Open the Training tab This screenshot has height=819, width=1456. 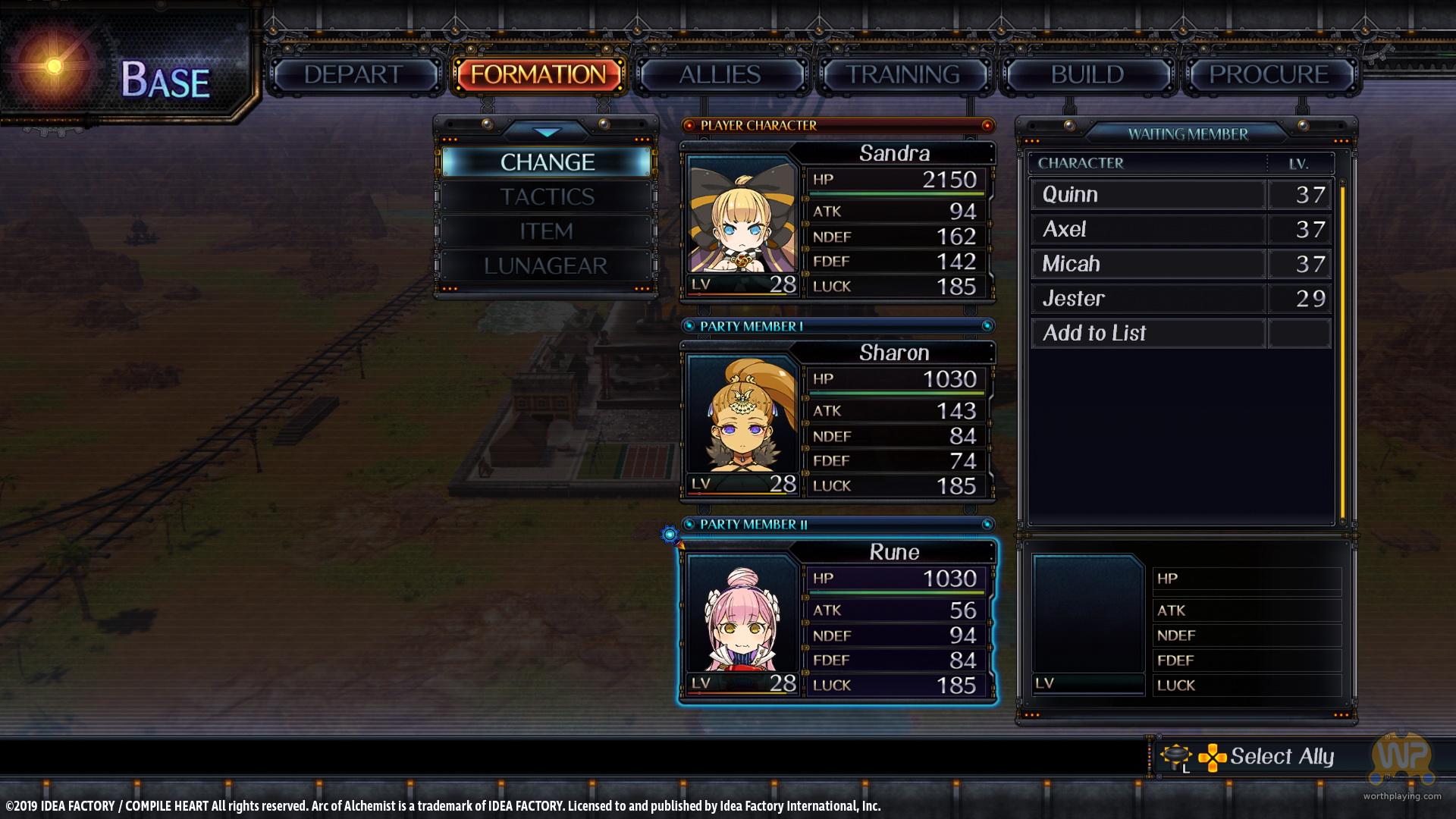click(x=903, y=74)
